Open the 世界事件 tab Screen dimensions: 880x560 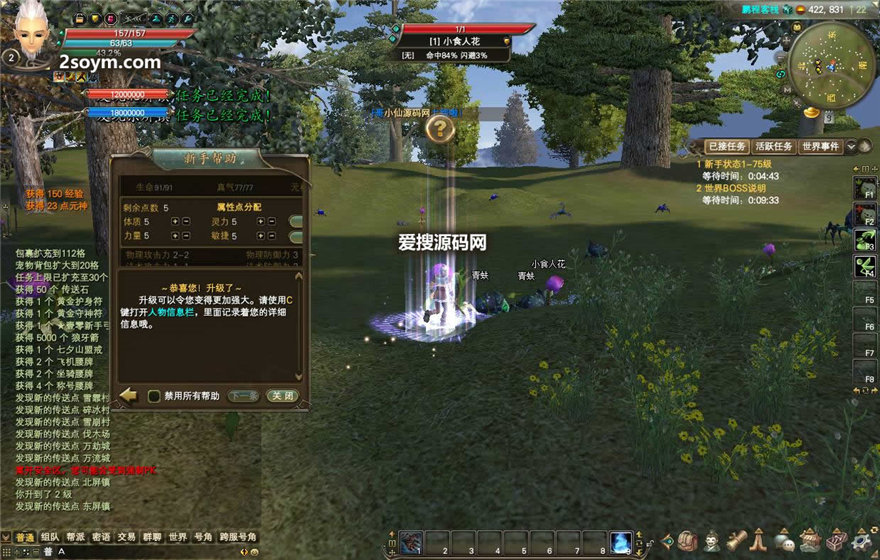pos(821,147)
